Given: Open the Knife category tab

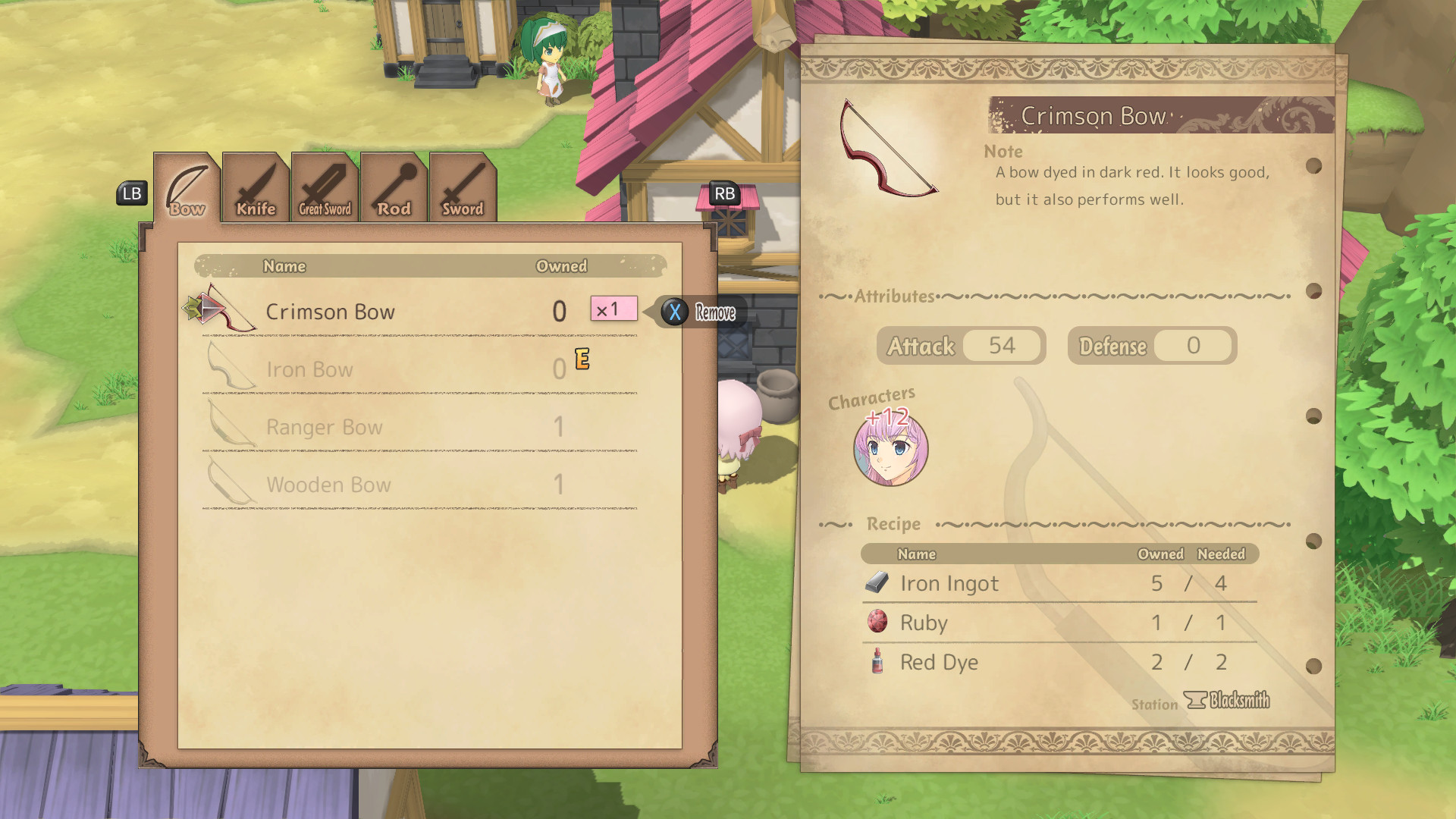Looking at the screenshot, I should (256, 190).
